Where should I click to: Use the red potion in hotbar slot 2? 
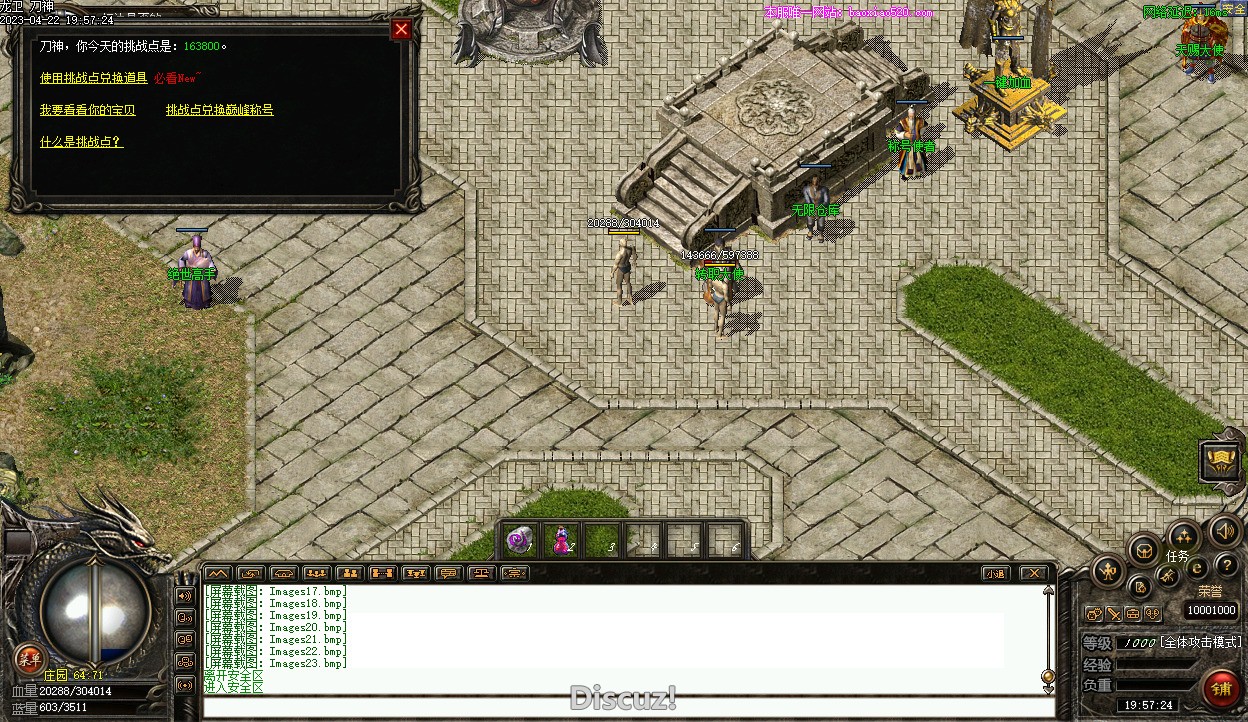click(560, 540)
